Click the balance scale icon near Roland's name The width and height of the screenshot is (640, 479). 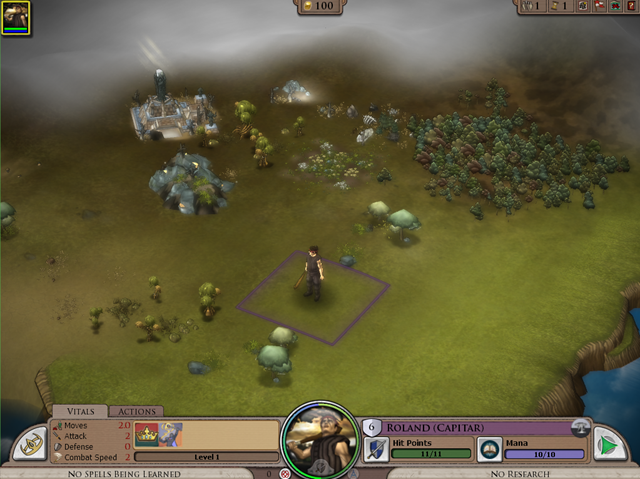[x=579, y=426]
